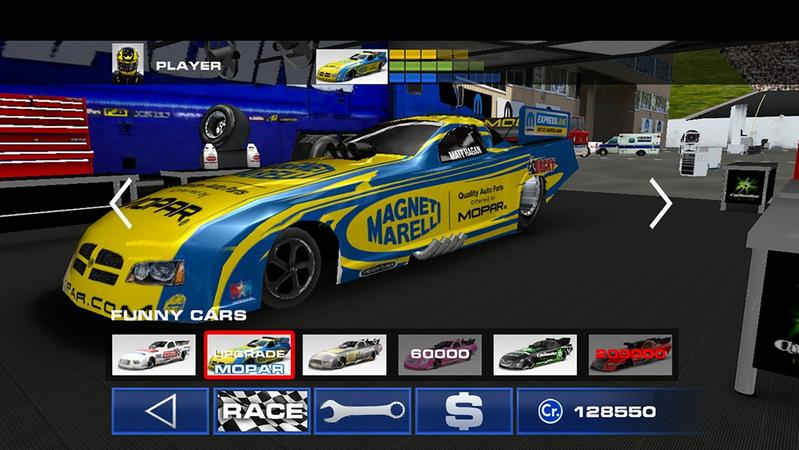
Task: Click the player helmet avatar
Action: click(x=126, y=62)
